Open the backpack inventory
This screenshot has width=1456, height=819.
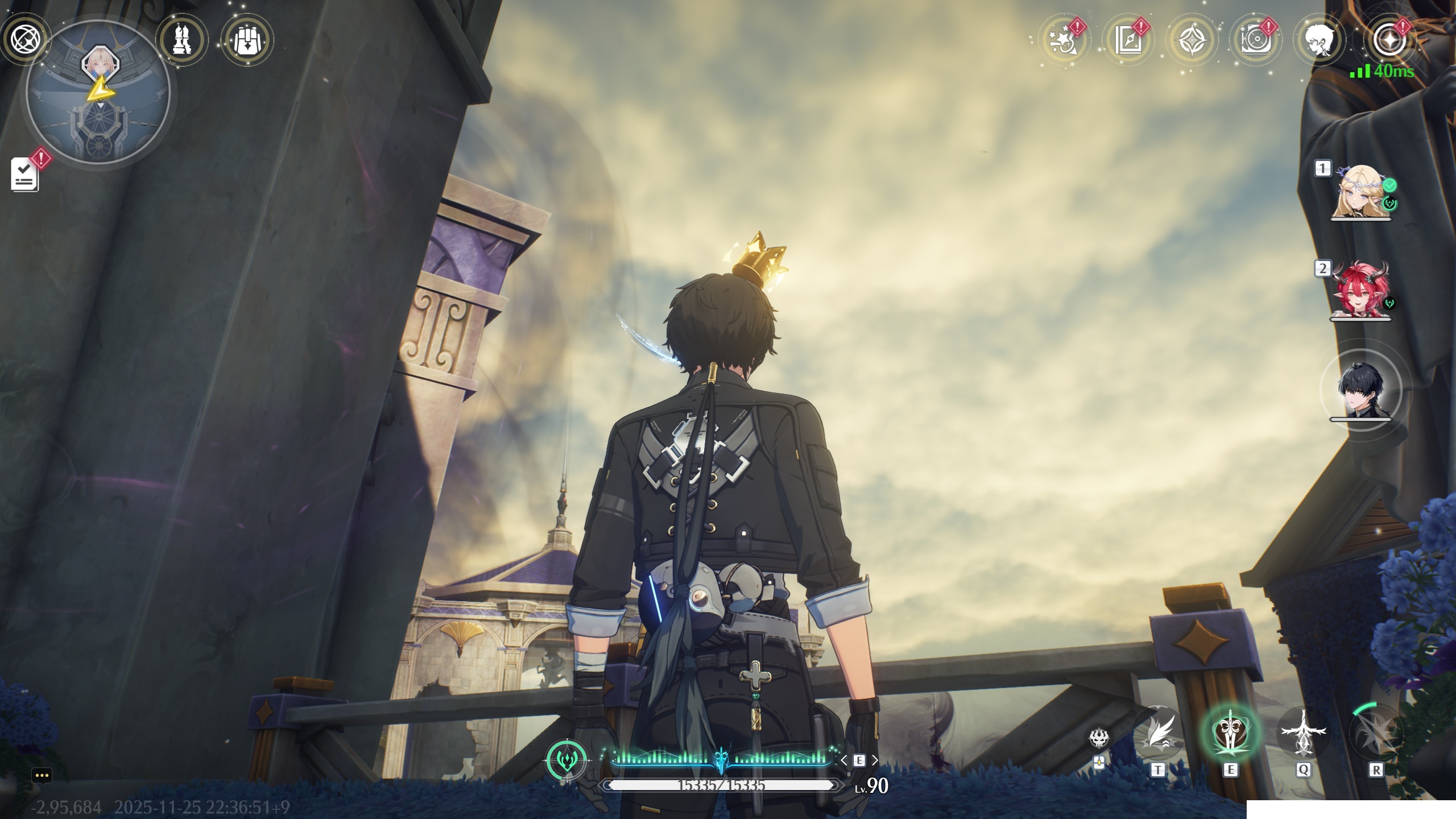247,40
